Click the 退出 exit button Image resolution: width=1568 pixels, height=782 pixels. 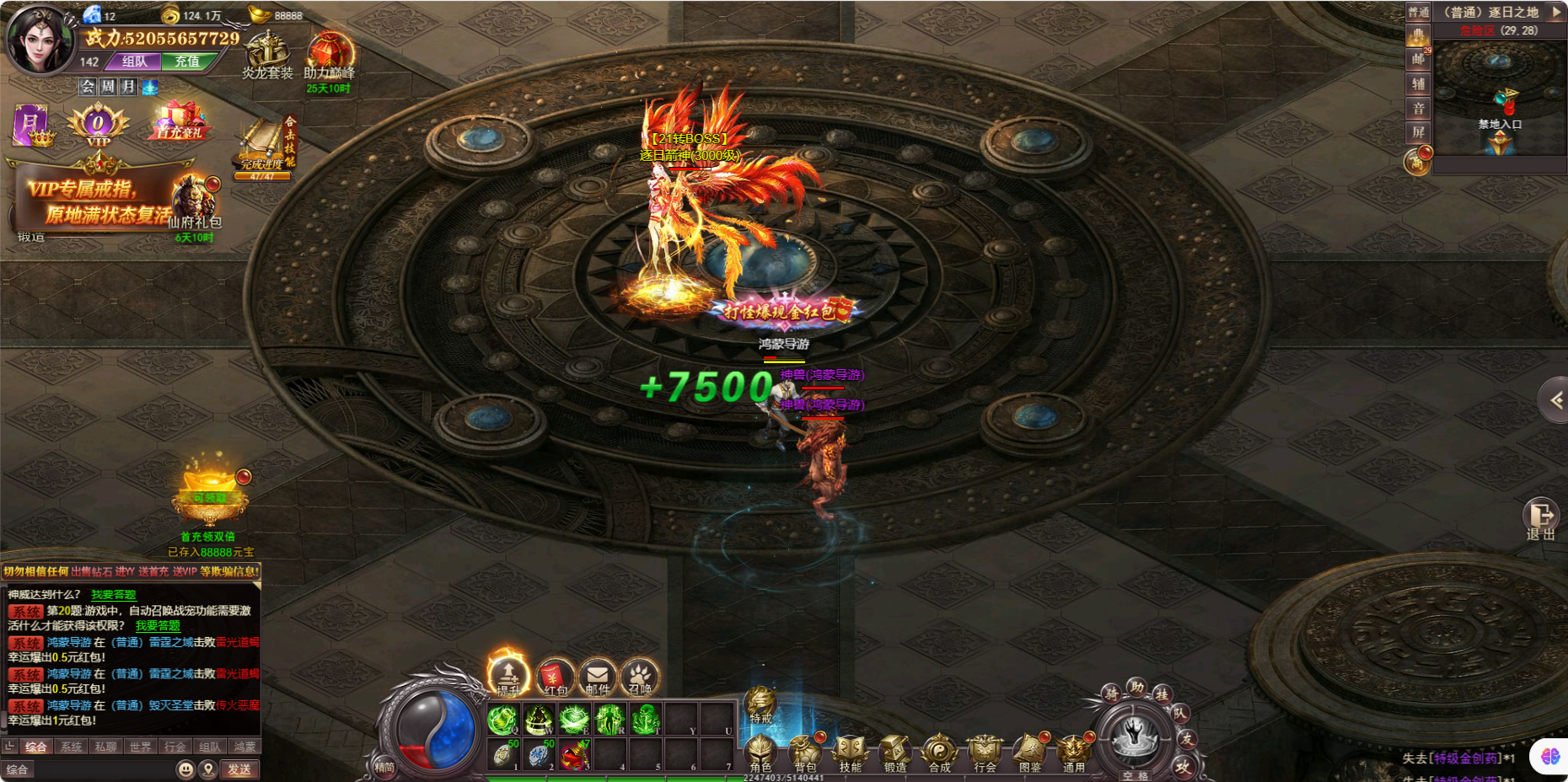1540,518
